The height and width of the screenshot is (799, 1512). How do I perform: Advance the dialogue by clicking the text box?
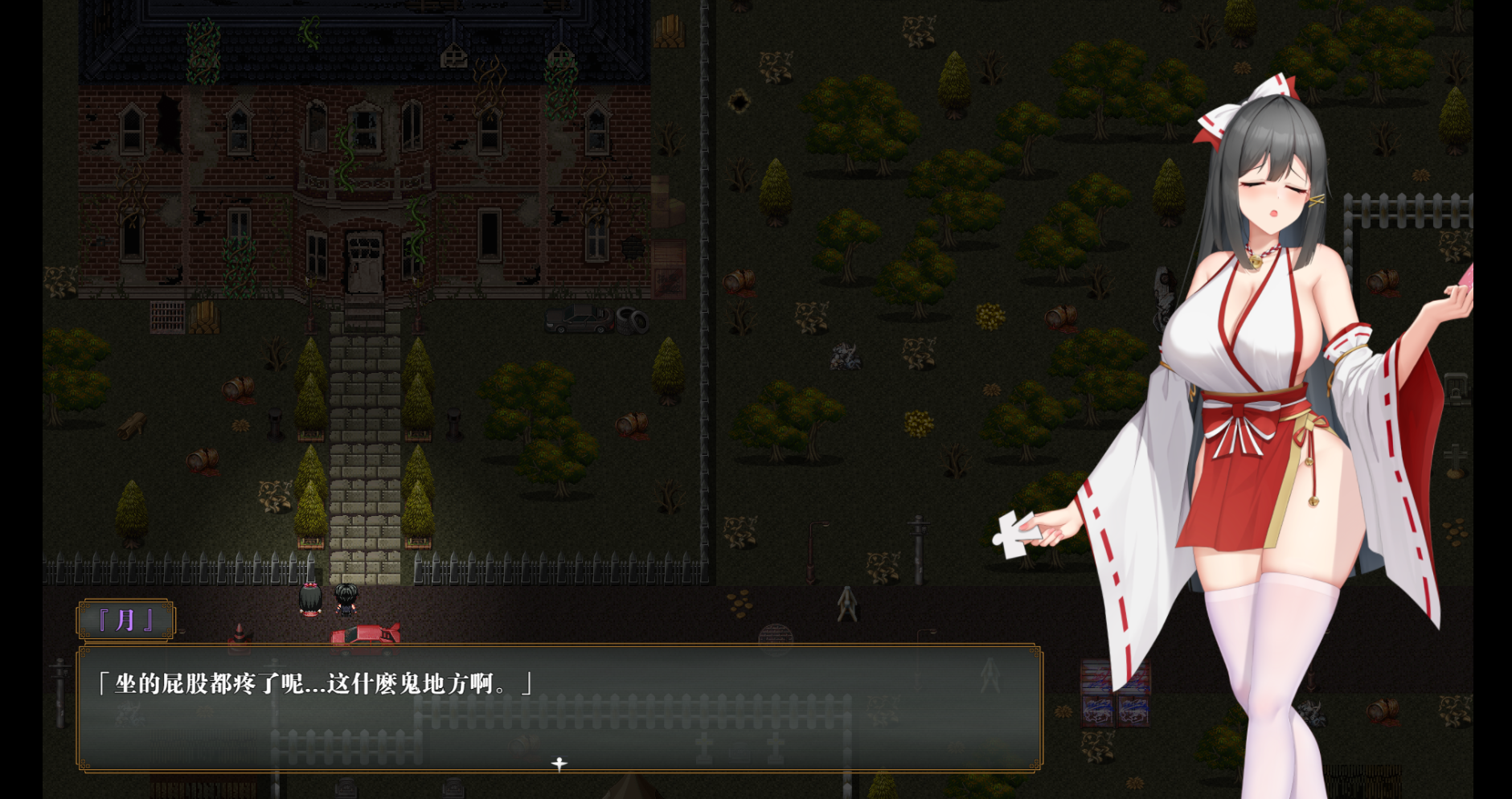click(559, 707)
